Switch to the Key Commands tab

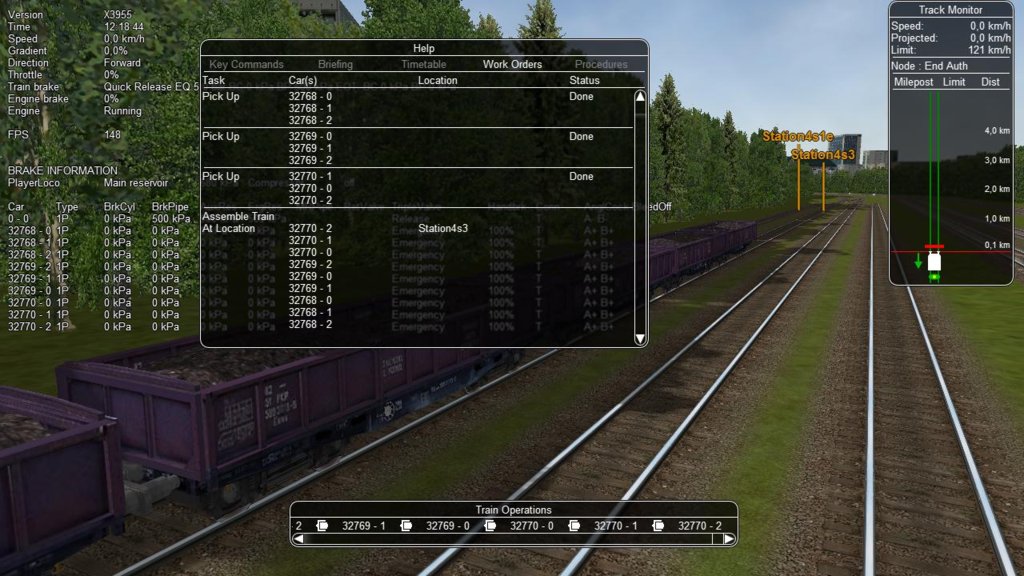pos(246,64)
